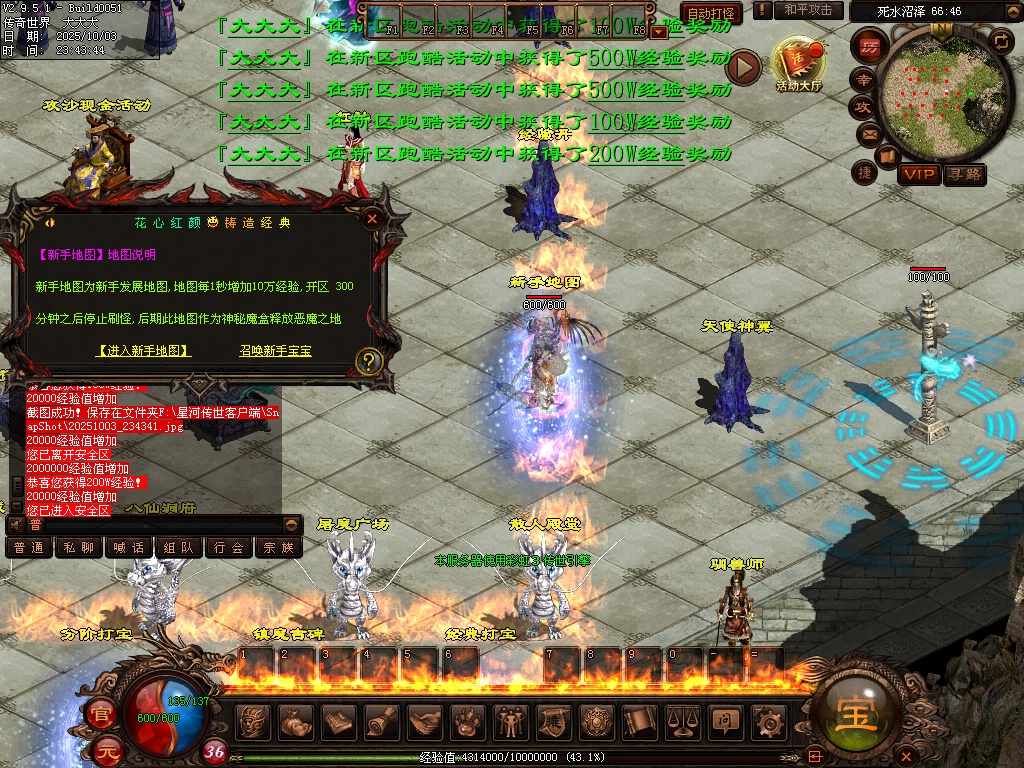Activate the 寻路 pathfinding button

(965, 174)
